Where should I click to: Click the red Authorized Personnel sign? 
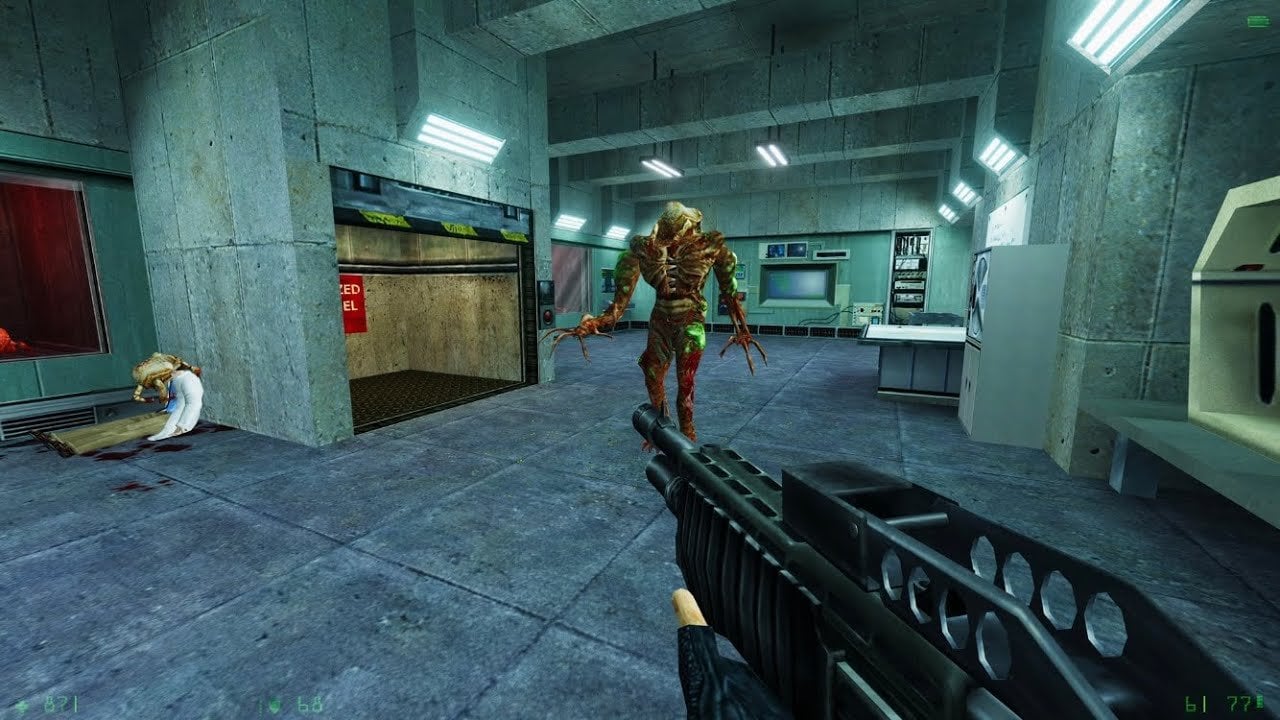coord(352,301)
